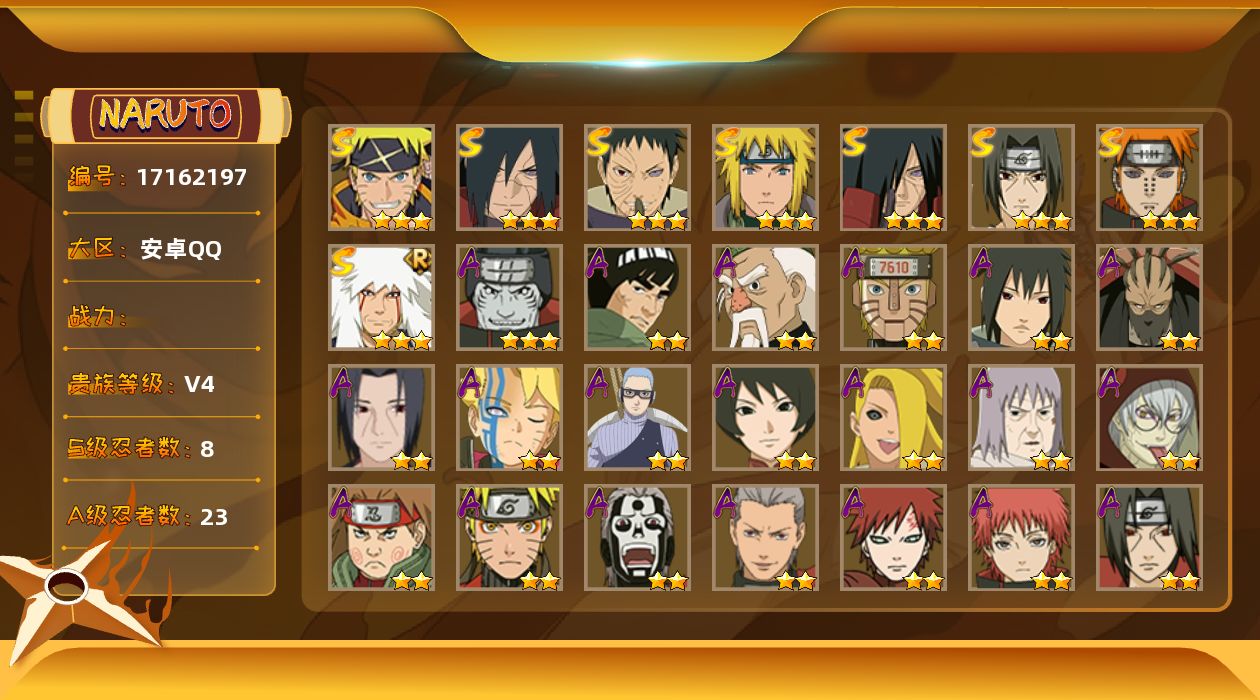Choose Choji with the red headband

click(381, 537)
